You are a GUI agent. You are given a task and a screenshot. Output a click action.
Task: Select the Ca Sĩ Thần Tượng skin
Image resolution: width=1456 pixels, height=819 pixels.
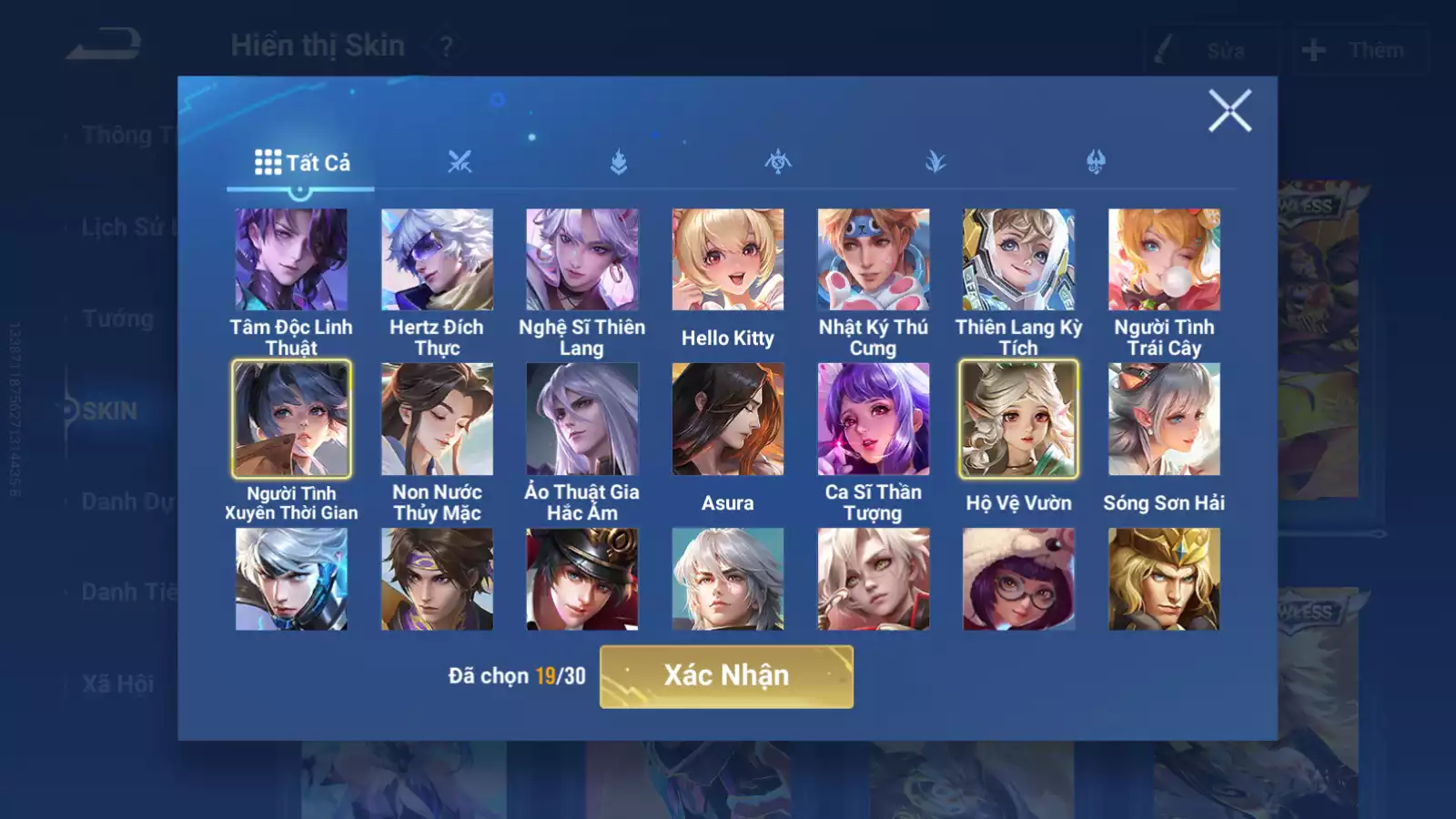[x=874, y=420]
